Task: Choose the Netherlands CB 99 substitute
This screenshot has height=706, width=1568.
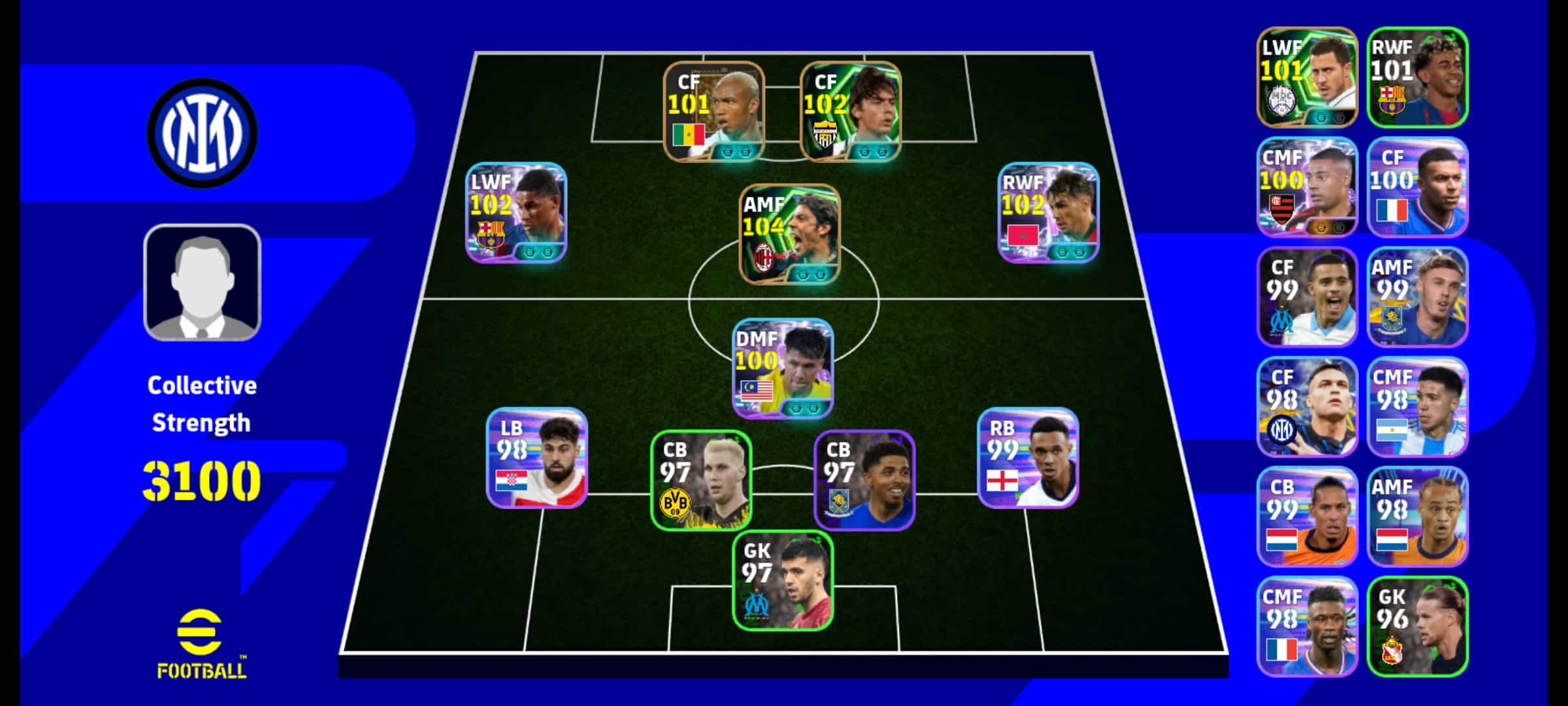Action: (1307, 516)
